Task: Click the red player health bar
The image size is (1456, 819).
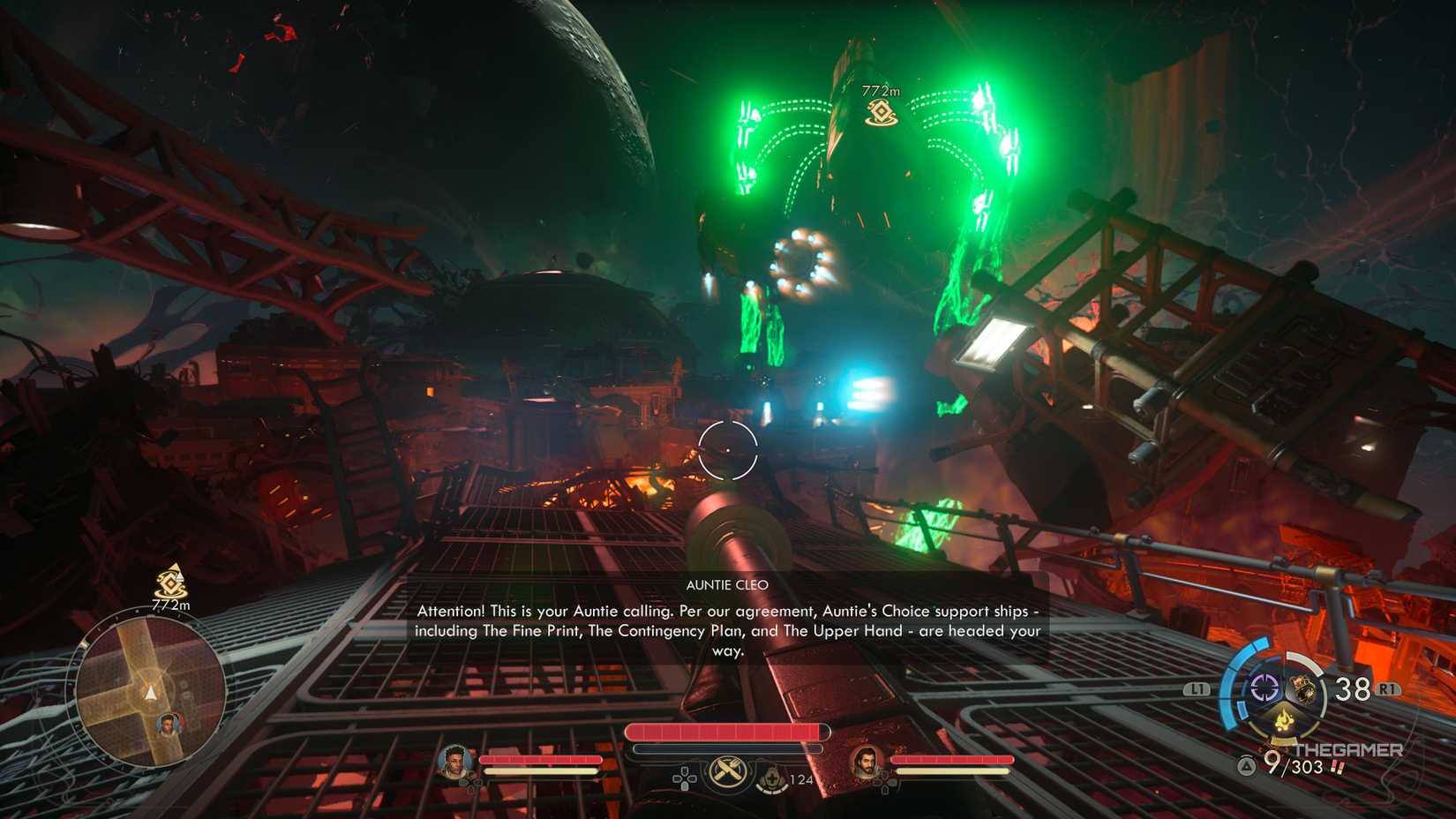Action: (x=728, y=731)
